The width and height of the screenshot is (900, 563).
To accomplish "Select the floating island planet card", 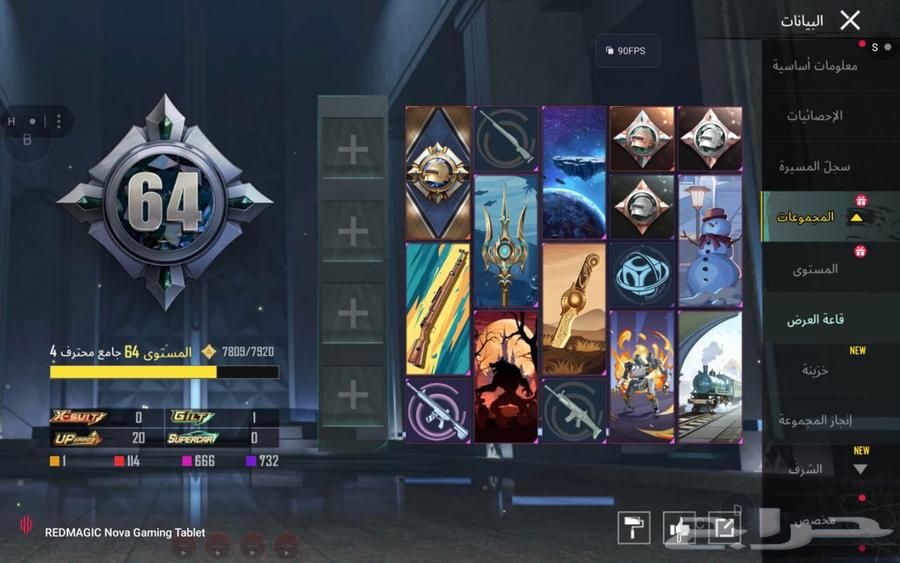I will (574, 173).
